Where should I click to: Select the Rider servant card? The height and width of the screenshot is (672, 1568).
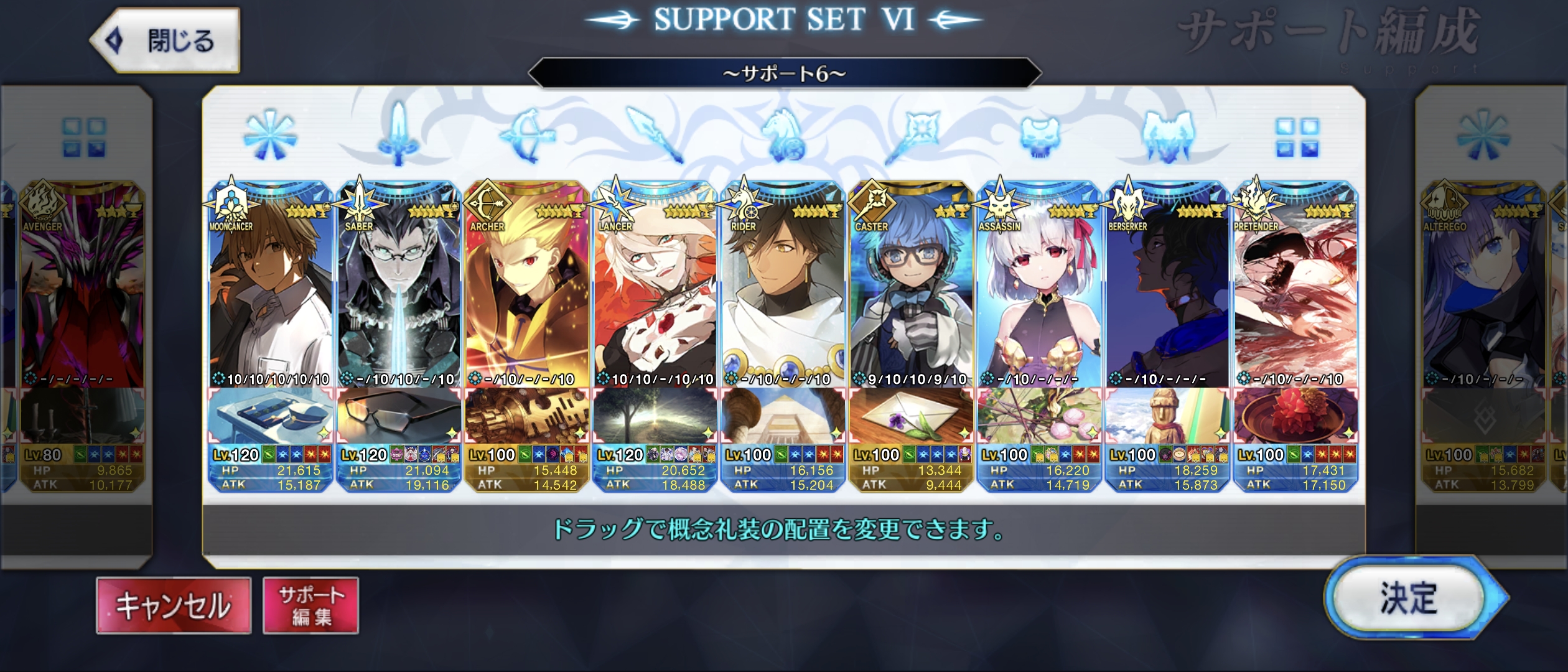(783, 286)
